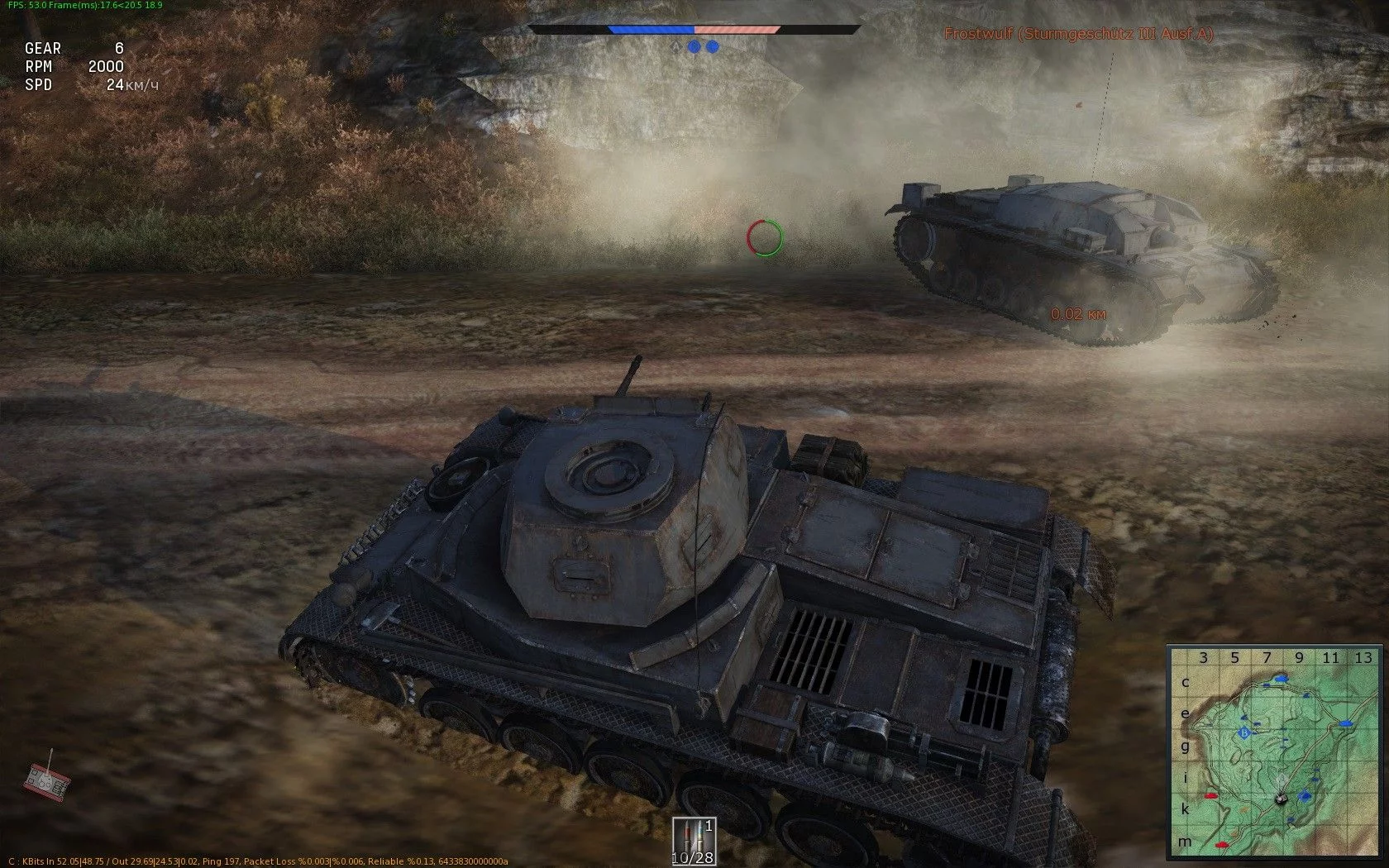
Task: Click the tank damage indicator icon
Action: (x=46, y=778)
